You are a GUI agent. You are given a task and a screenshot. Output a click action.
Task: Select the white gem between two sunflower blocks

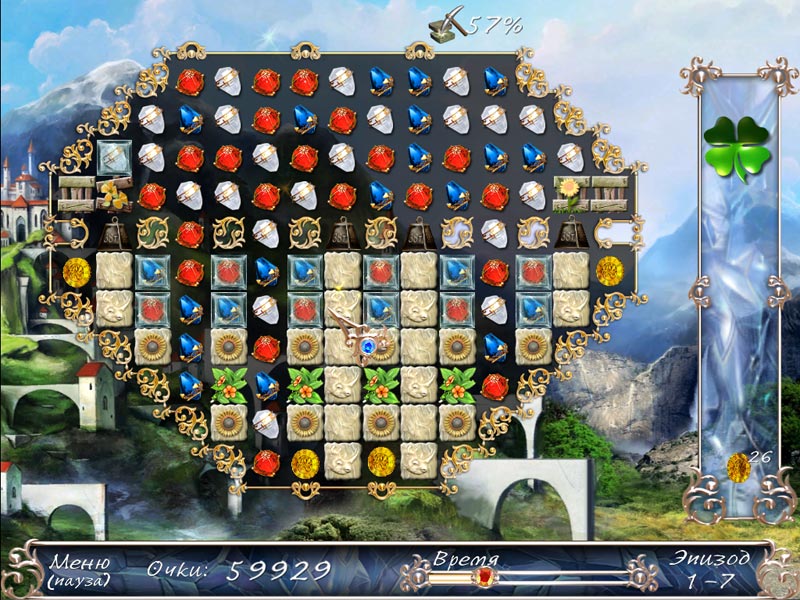(265, 421)
